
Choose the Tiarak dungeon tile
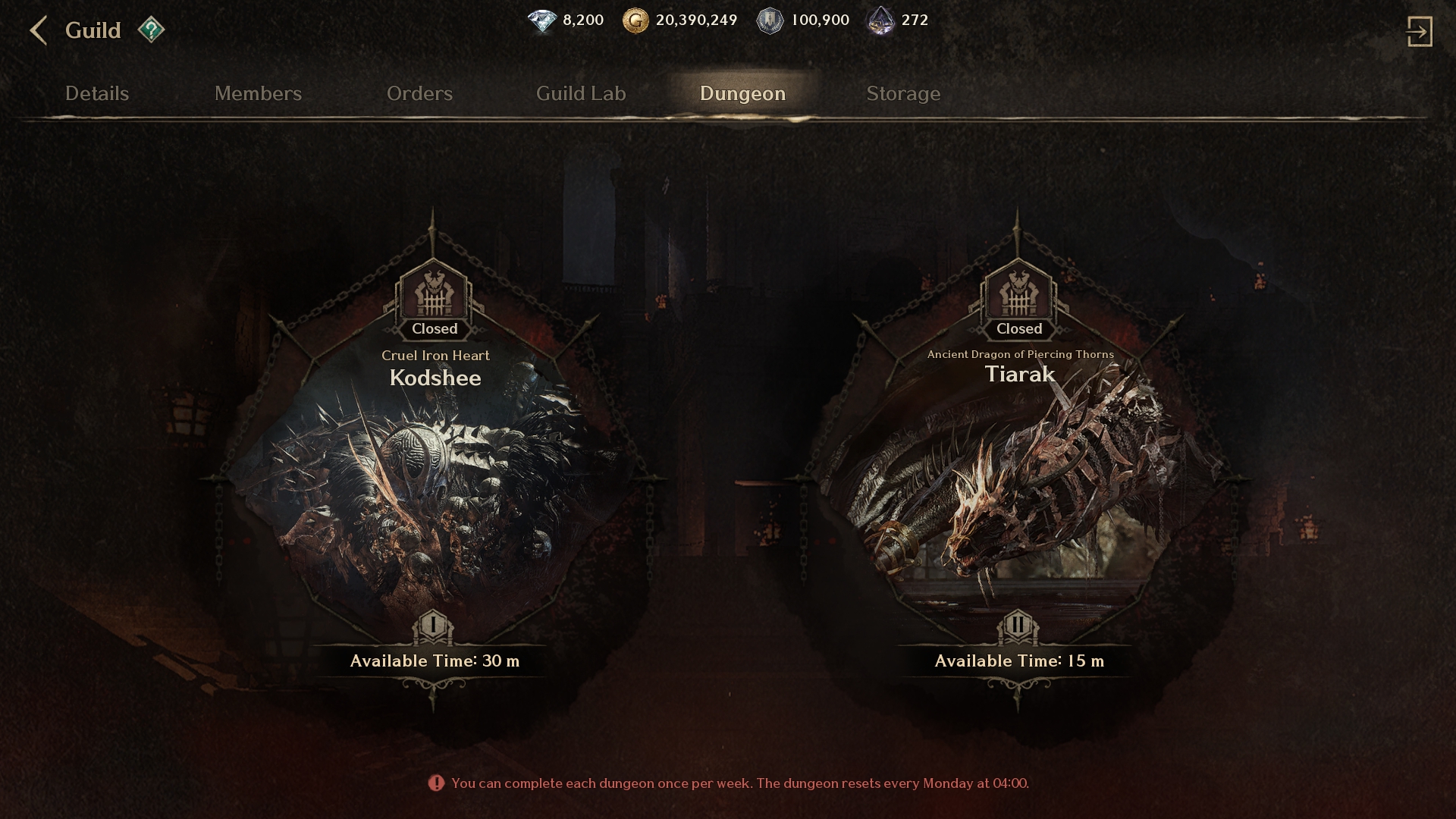(x=1018, y=478)
